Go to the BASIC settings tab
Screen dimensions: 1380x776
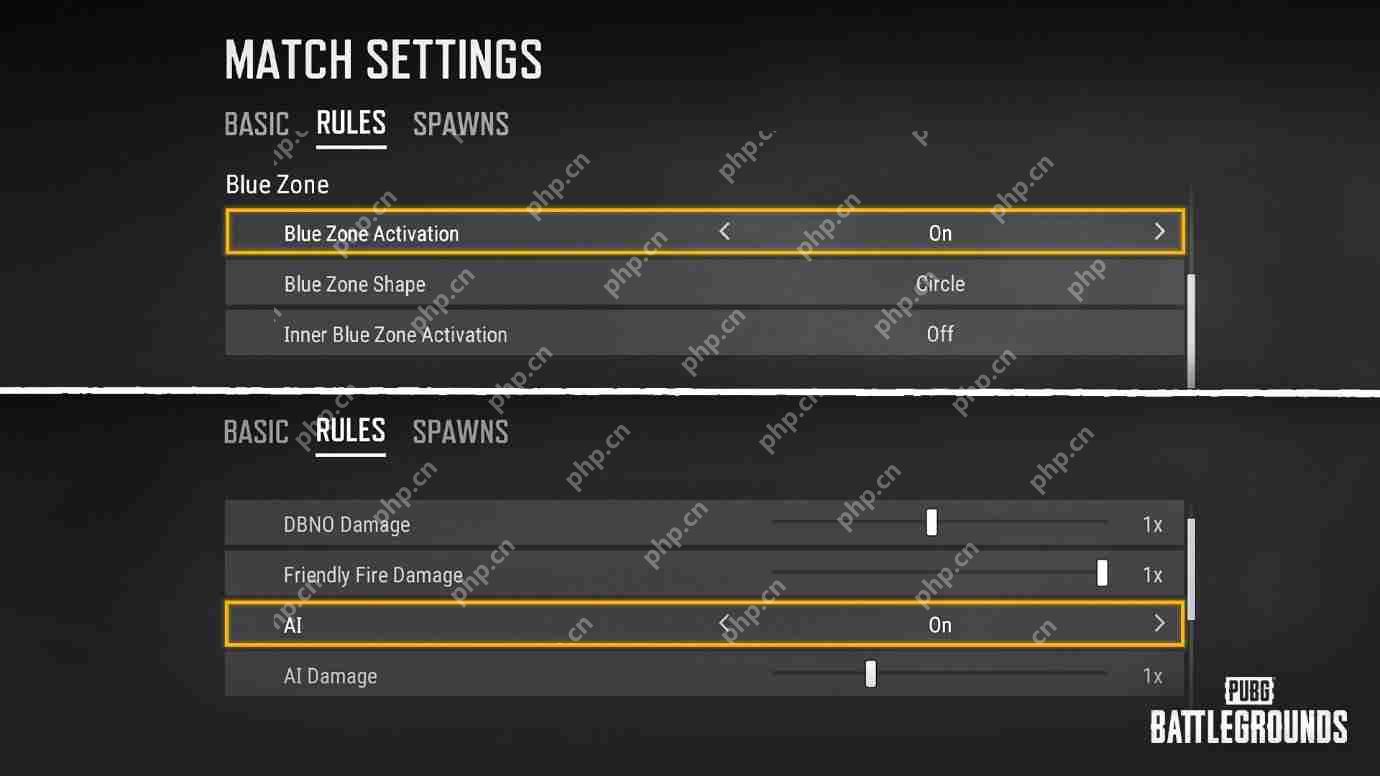point(257,123)
